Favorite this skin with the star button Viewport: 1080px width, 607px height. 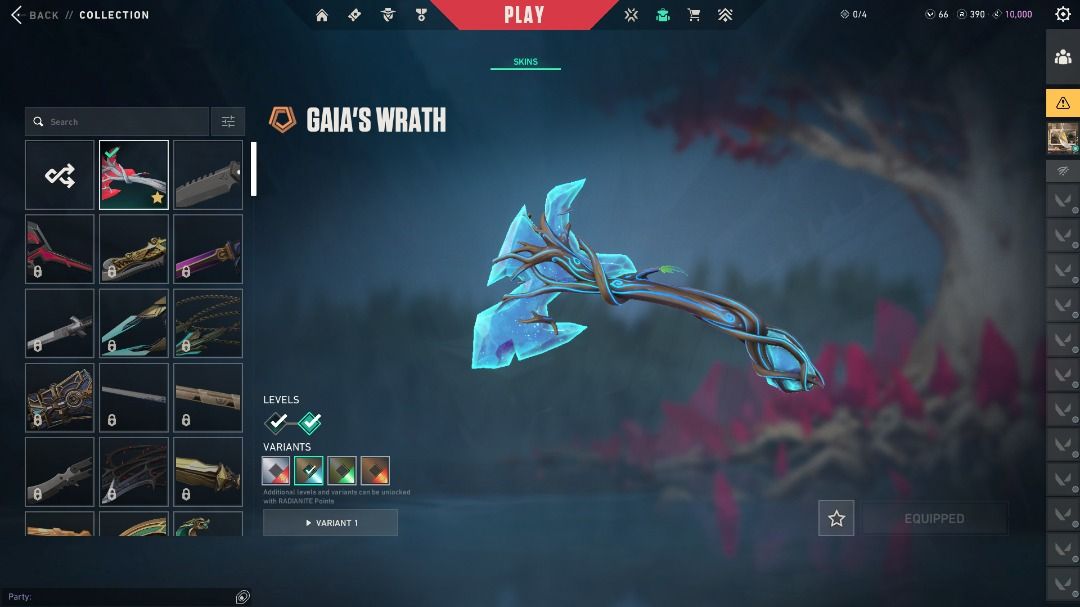(836, 519)
